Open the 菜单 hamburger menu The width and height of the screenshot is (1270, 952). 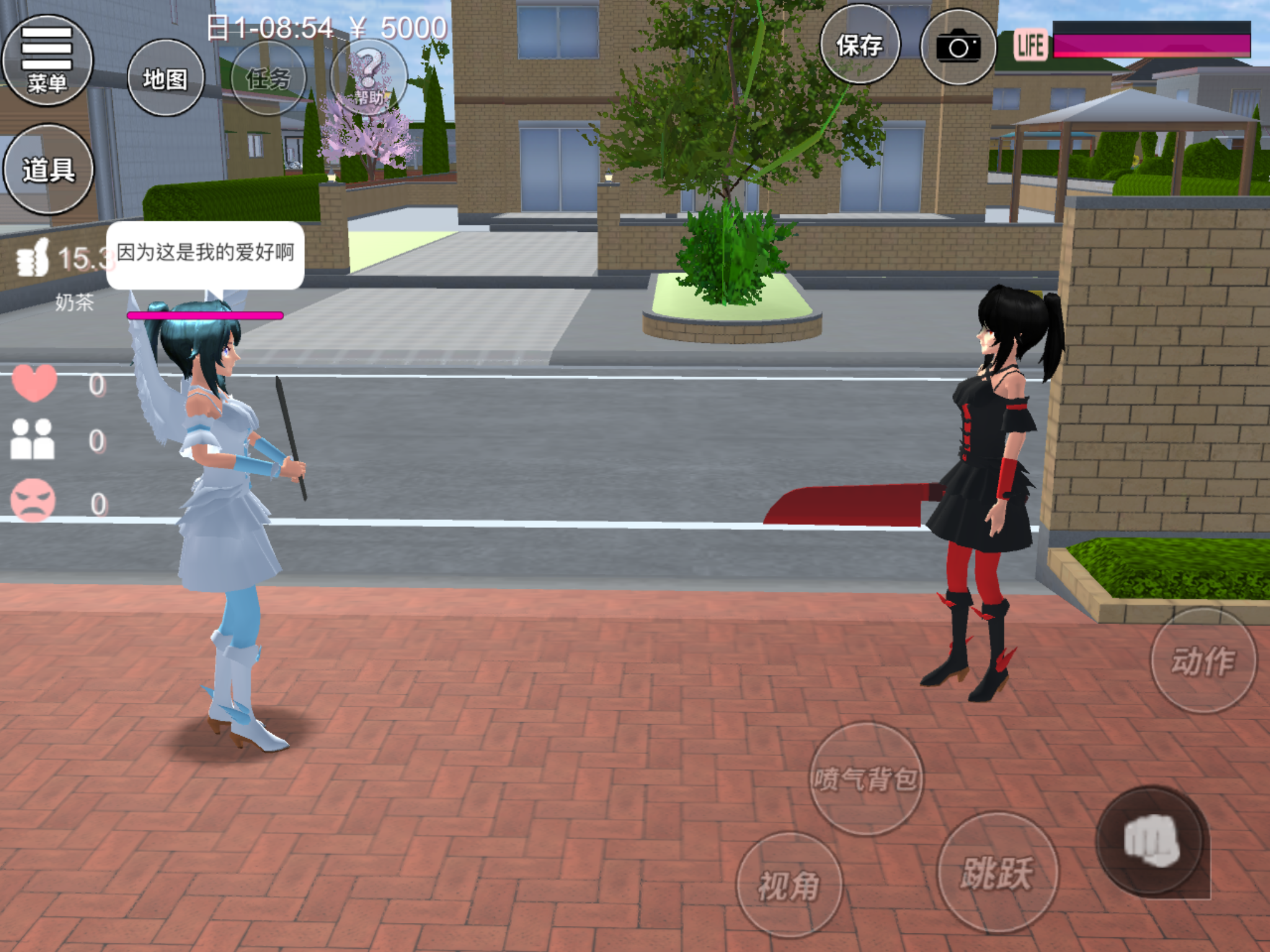(47, 61)
